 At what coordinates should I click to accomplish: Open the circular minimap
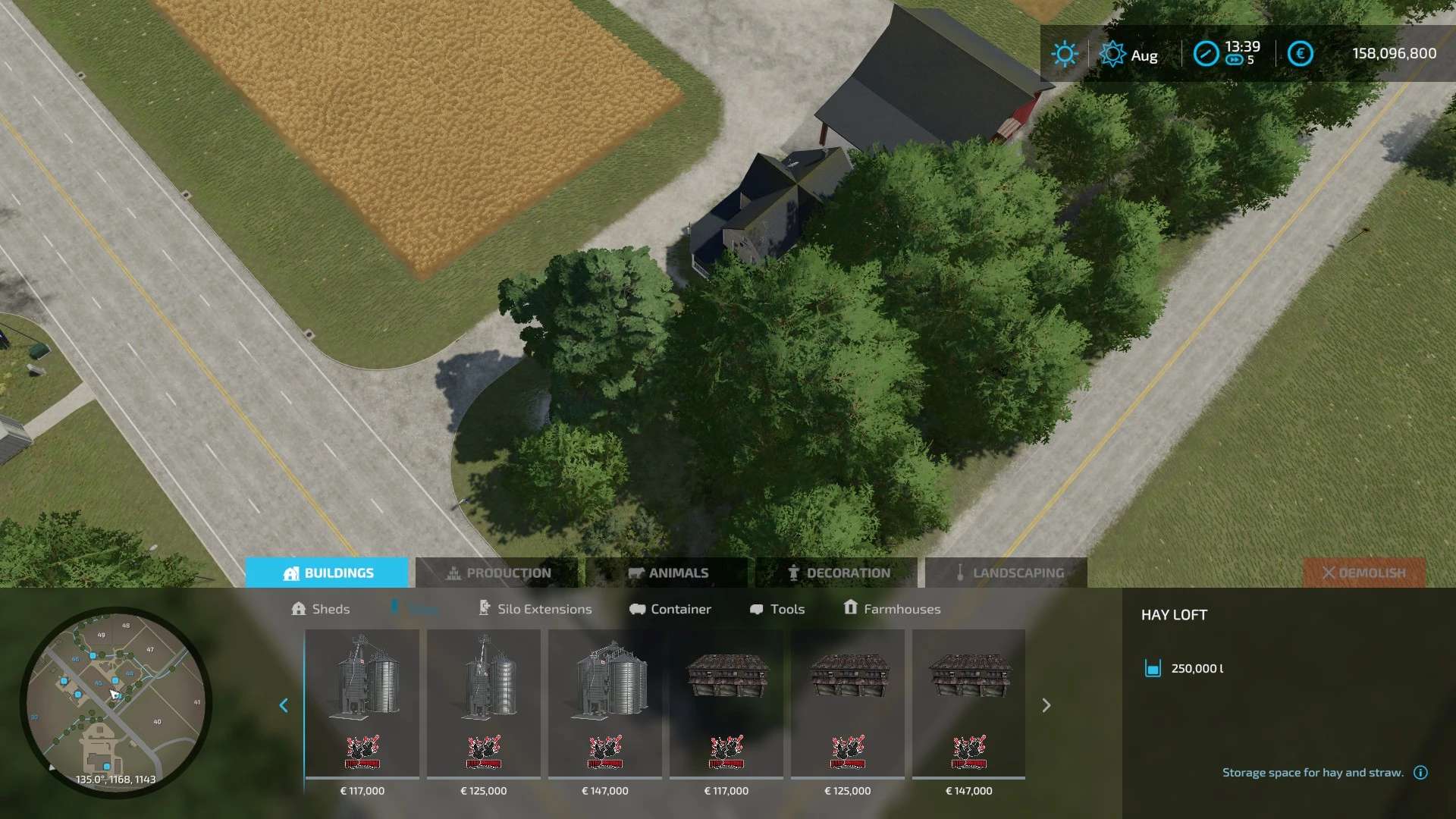pyautogui.click(x=115, y=702)
